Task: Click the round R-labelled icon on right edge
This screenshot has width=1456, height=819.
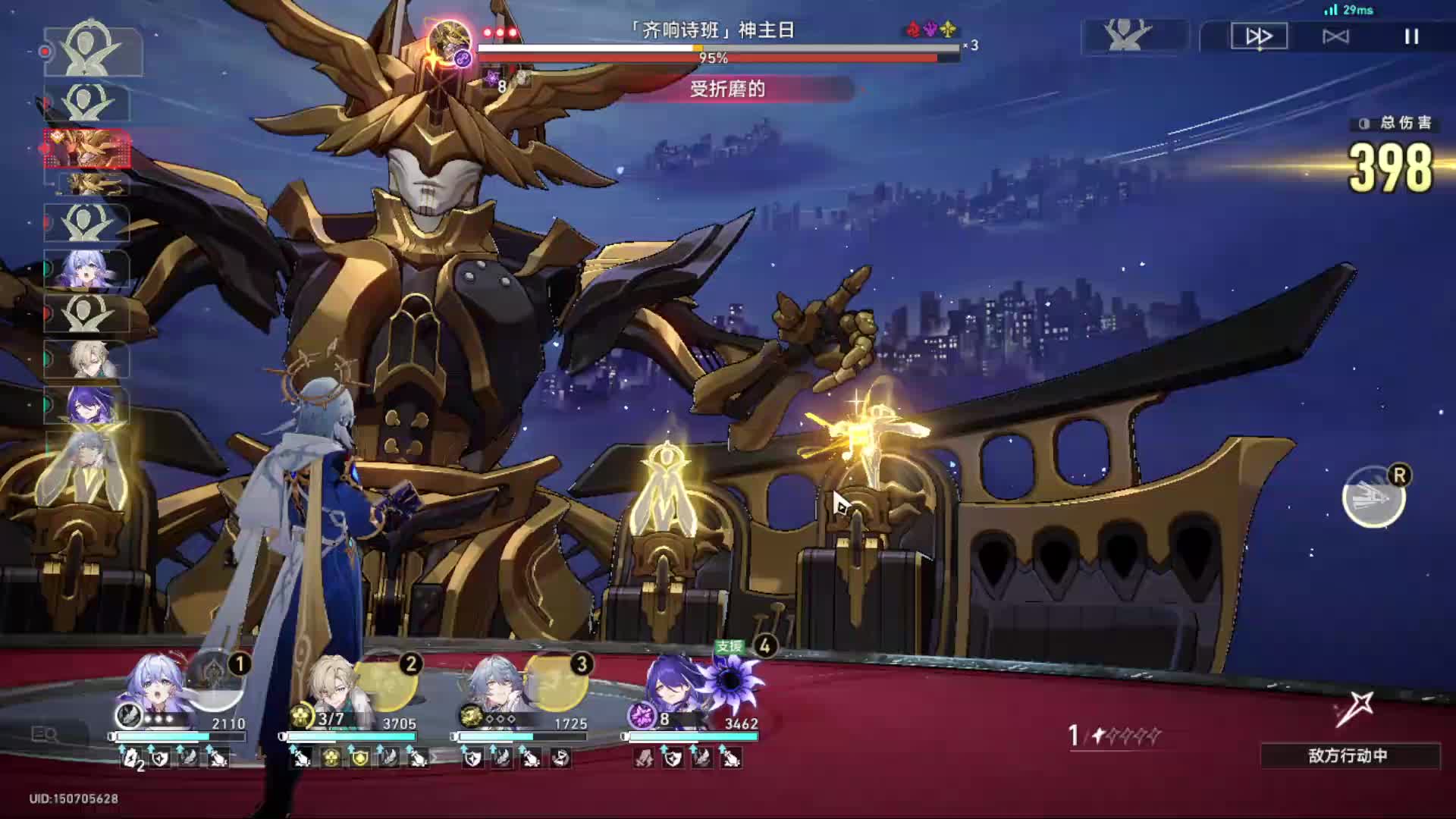Action: [1373, 497]
